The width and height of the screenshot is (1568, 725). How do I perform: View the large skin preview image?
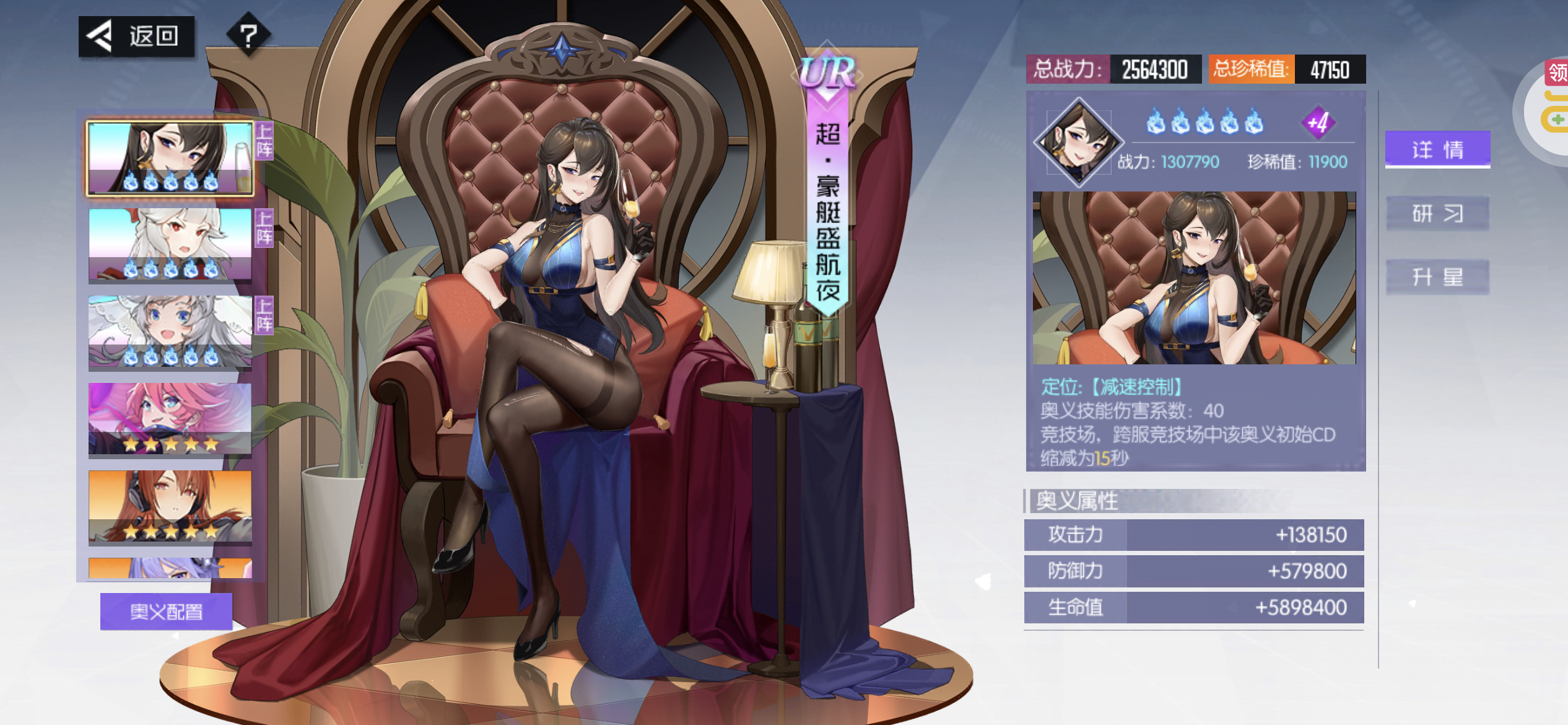[x=1194, y=278]
